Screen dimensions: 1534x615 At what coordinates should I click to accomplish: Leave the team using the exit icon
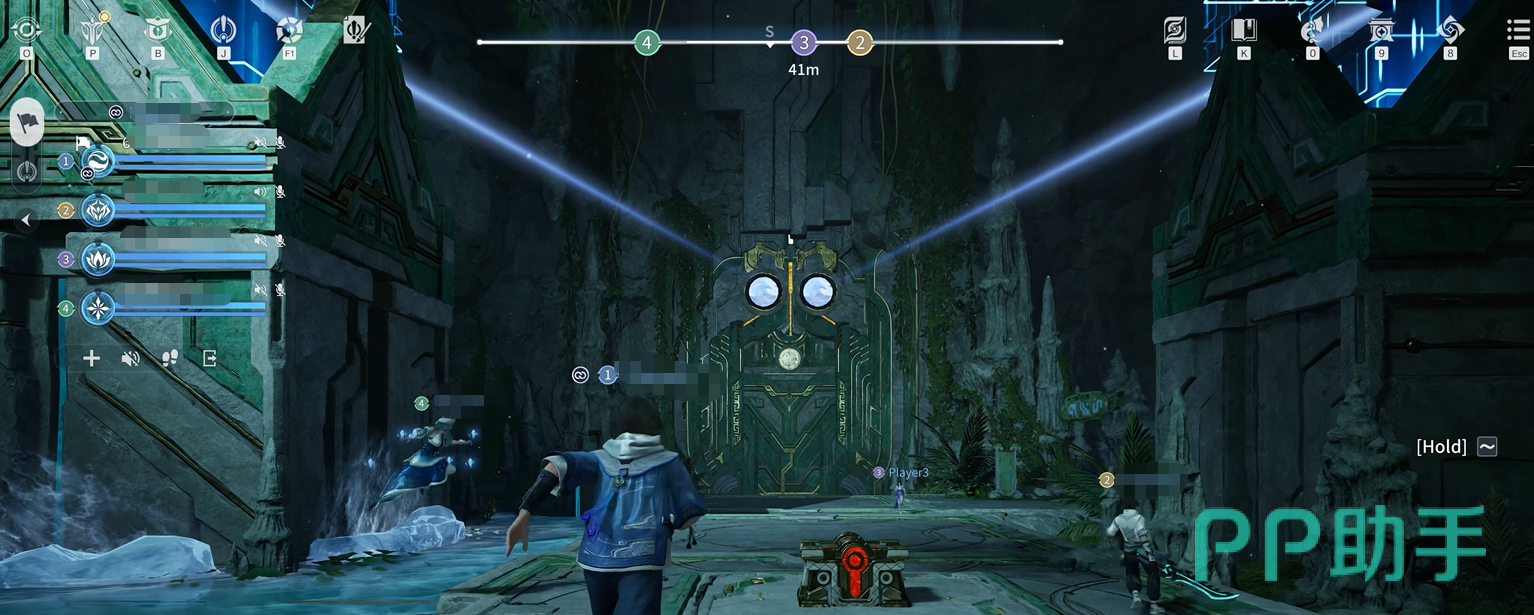(210, 358)
